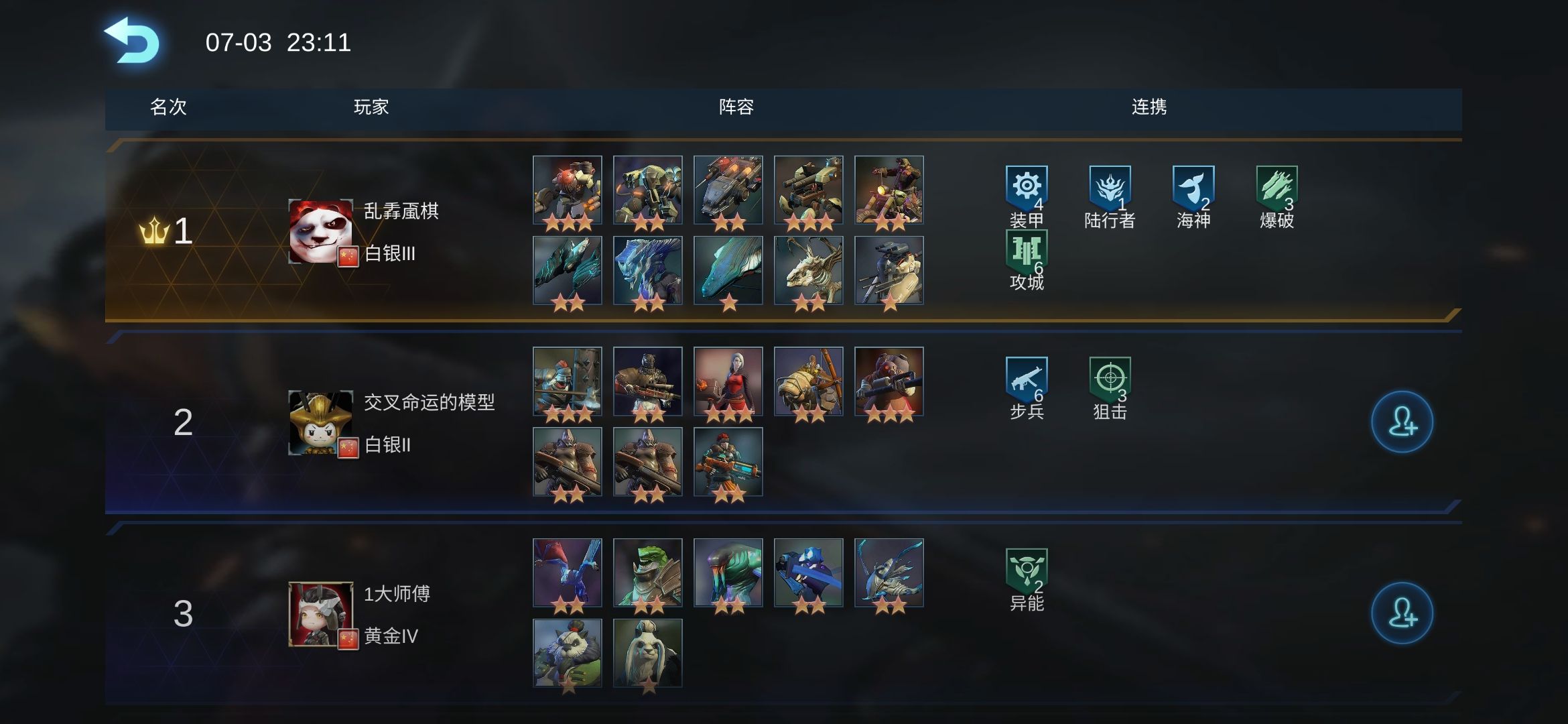View the 步兵 infantry synergy badge
The image size is (1568, 724).
1026,379
